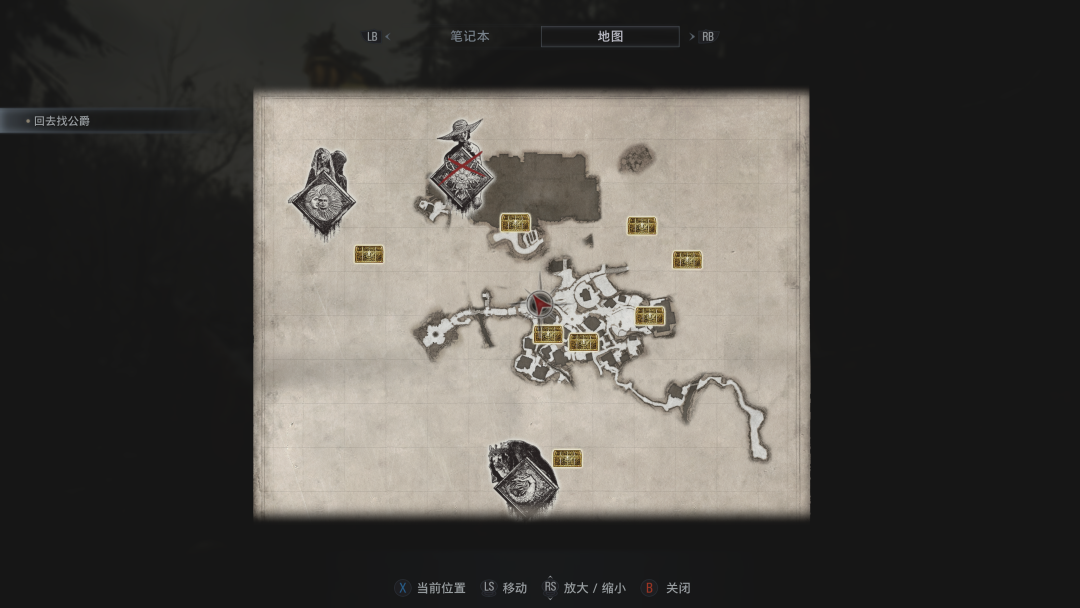Select the treasure marker below the red-crossed crest's castle
Image resolution: width=1080 pixels, height=608 pixels.
(515, 222)
